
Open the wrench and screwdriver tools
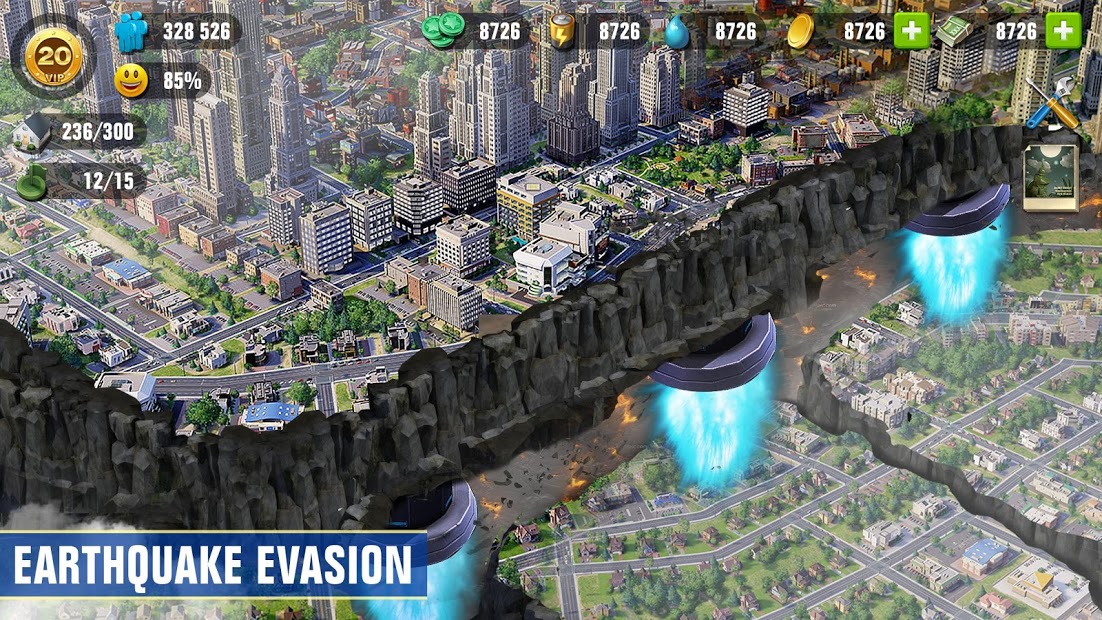(1052, 103)
